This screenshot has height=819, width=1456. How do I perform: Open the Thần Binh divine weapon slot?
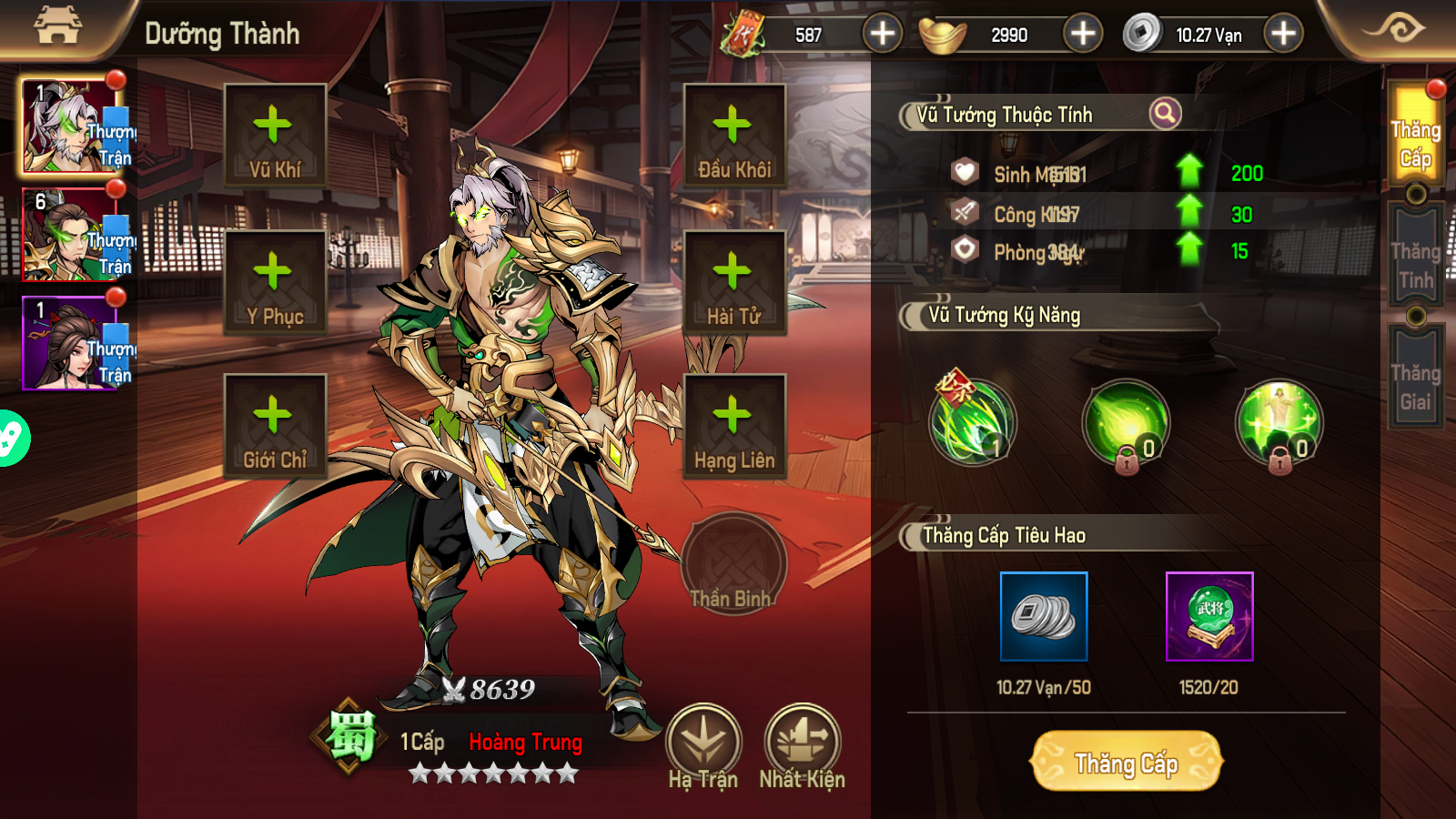[733, 564]
